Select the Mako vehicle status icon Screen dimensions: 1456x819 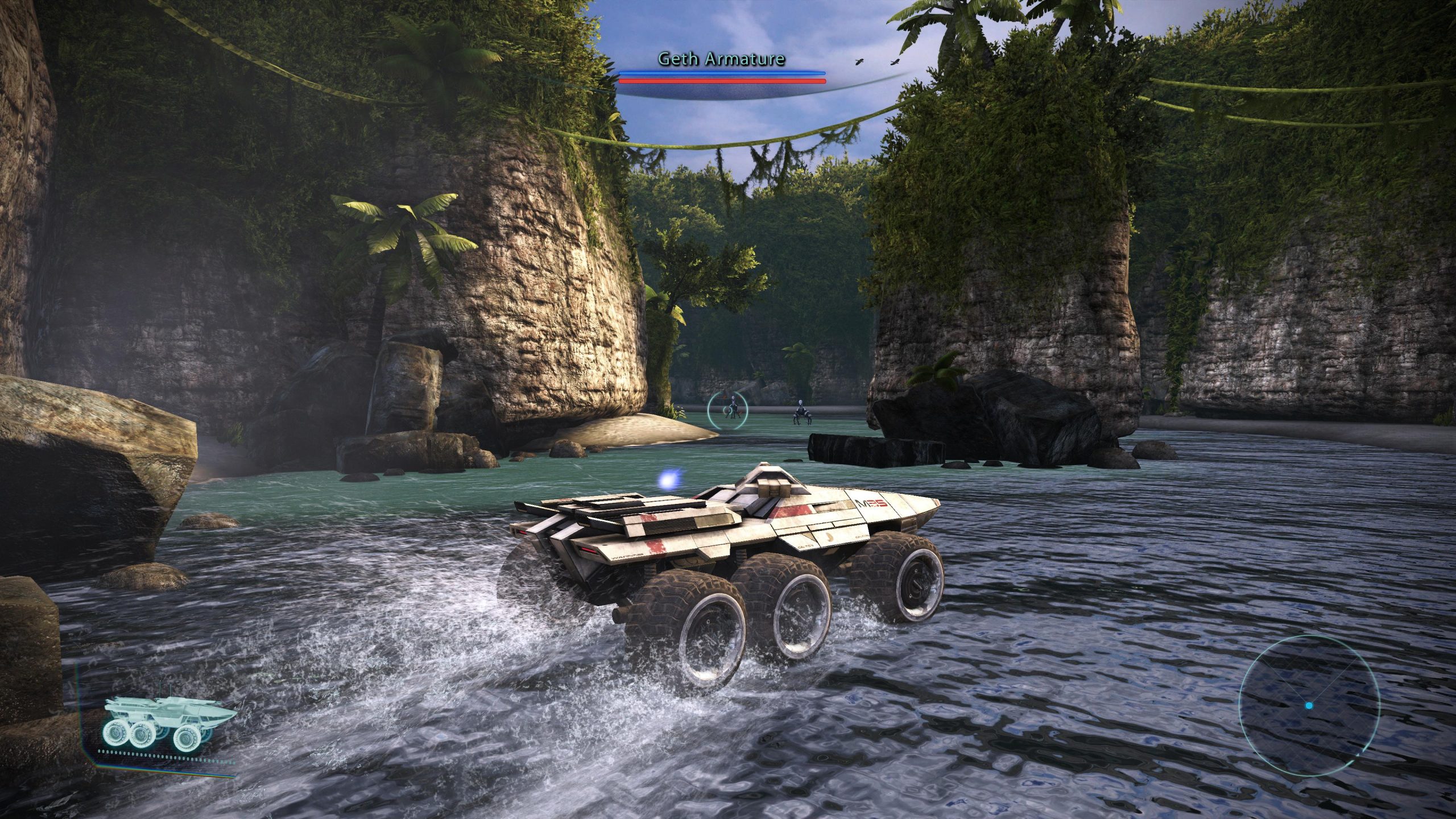tap(169, 722)
